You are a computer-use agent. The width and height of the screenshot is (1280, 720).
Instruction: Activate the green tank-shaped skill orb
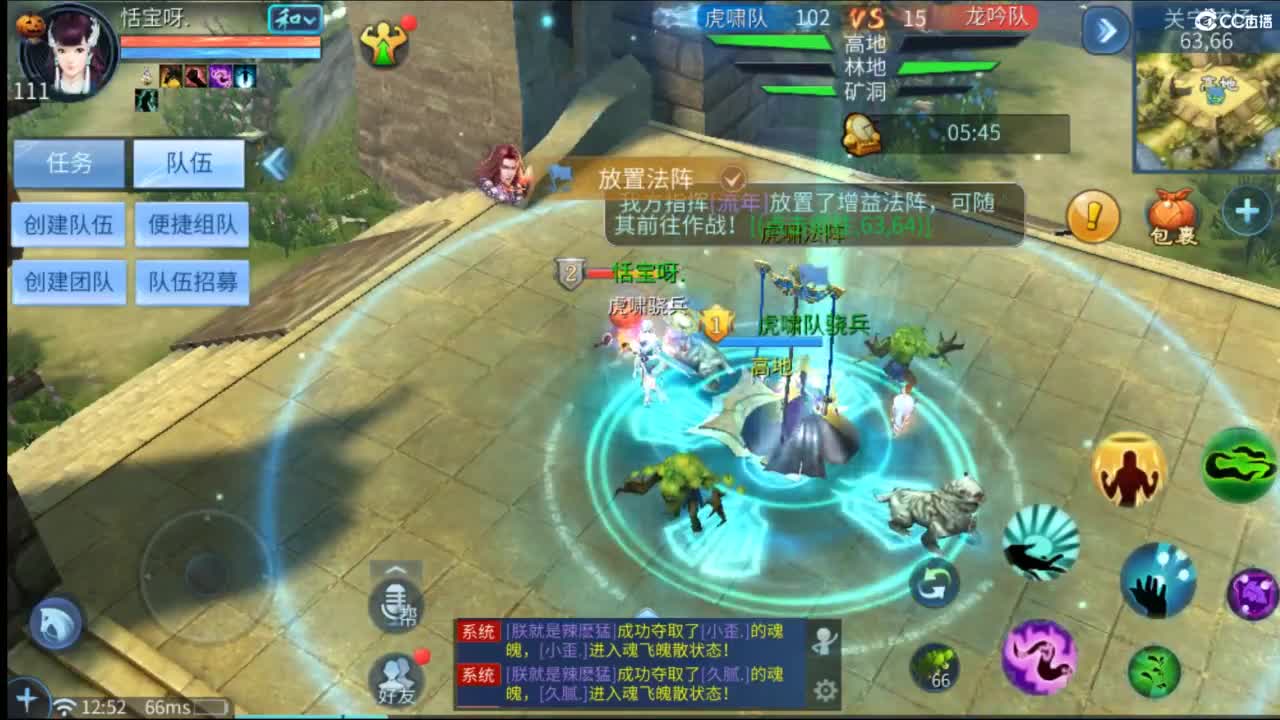click(1240, 466)
